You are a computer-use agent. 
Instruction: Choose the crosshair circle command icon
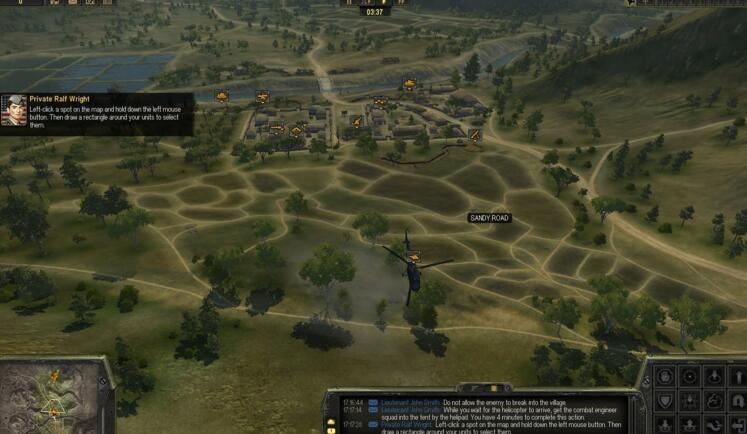tap(690, 377)
